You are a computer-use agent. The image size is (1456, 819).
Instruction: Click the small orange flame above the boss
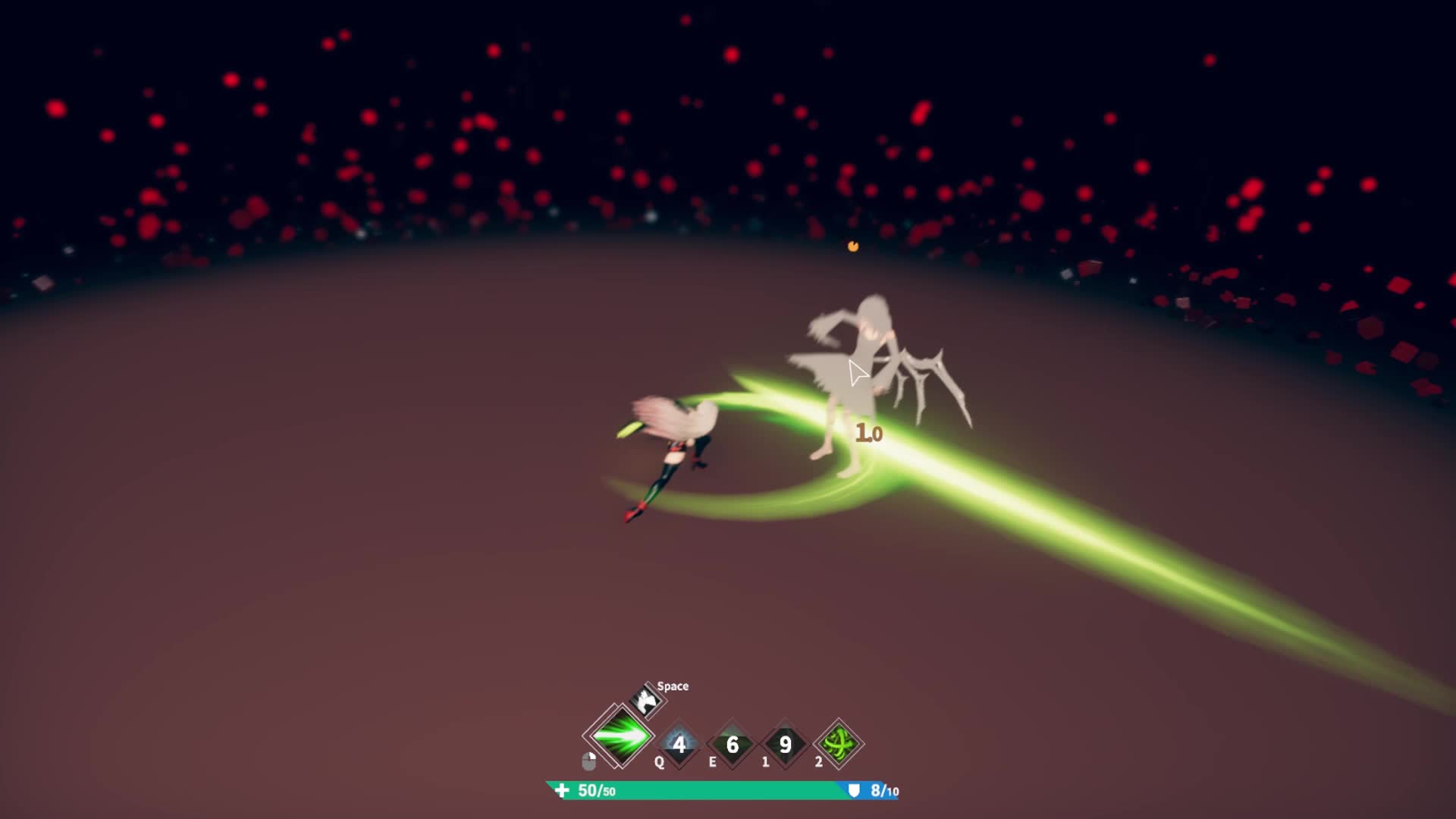coord(852,247)
